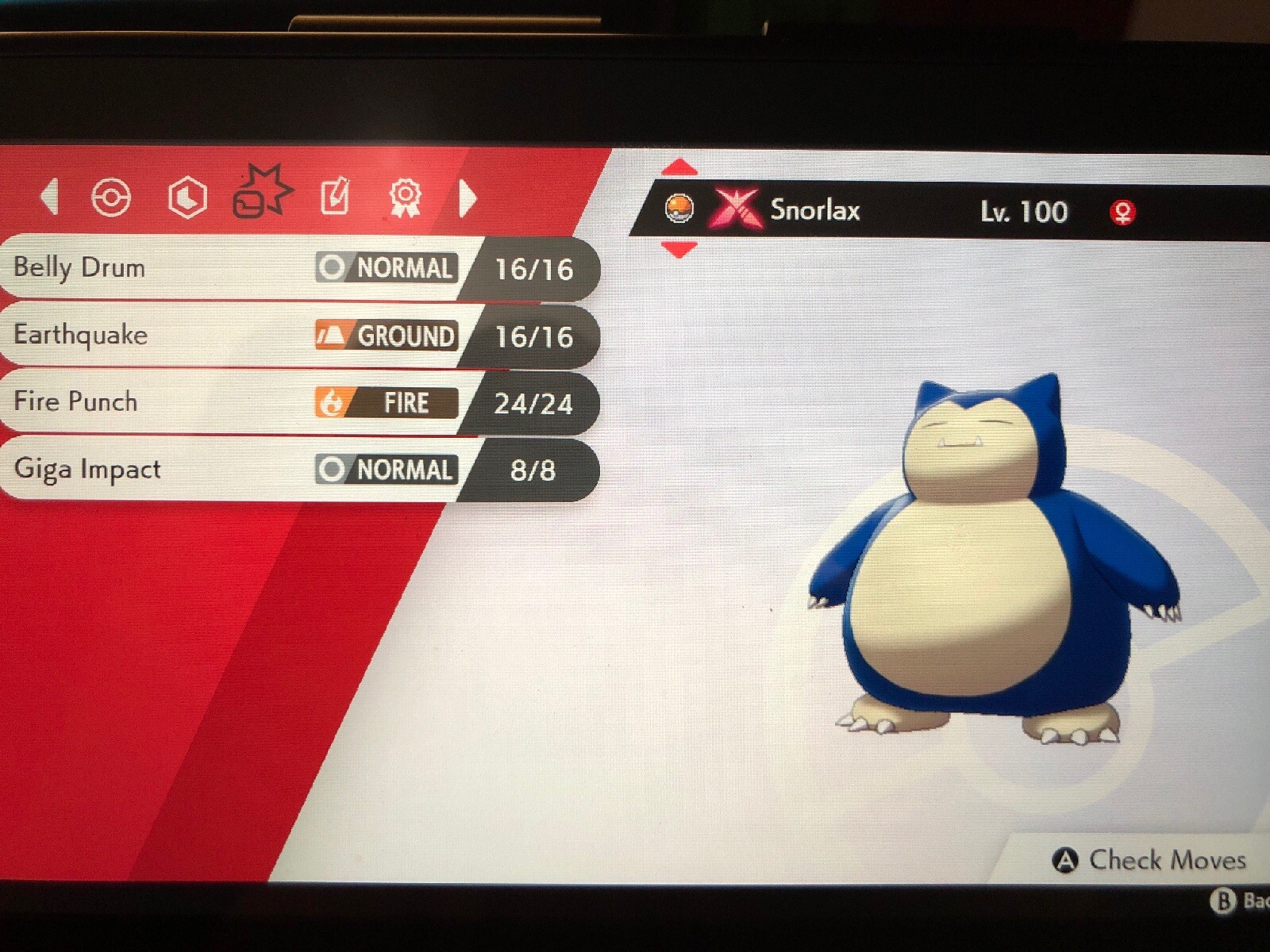This screenshot has width=1270, height=952.
Task: Click the 24/24 PP counter for Fire Punch
Action: (533, 403)
